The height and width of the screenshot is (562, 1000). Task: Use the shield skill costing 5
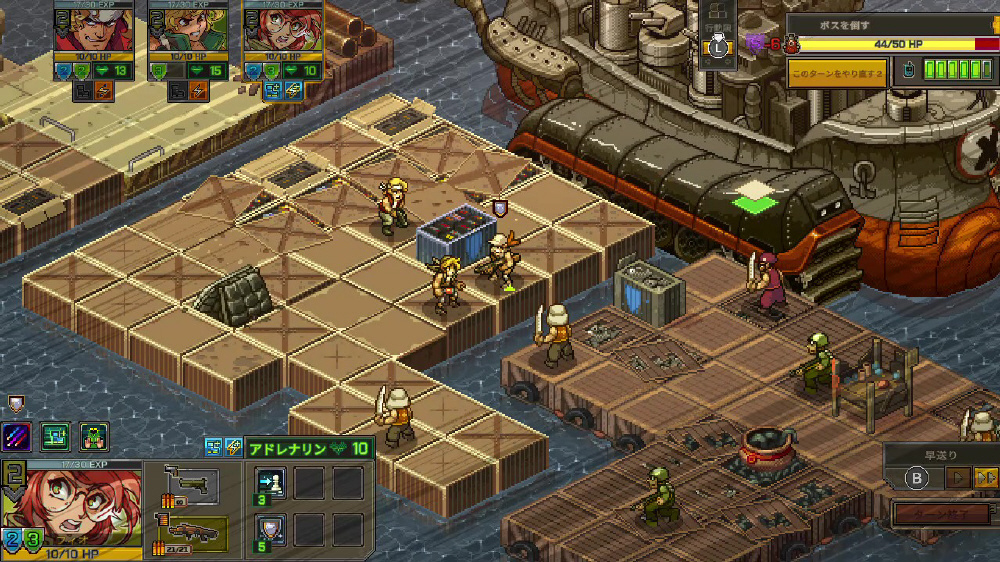(x=270, y=528)
